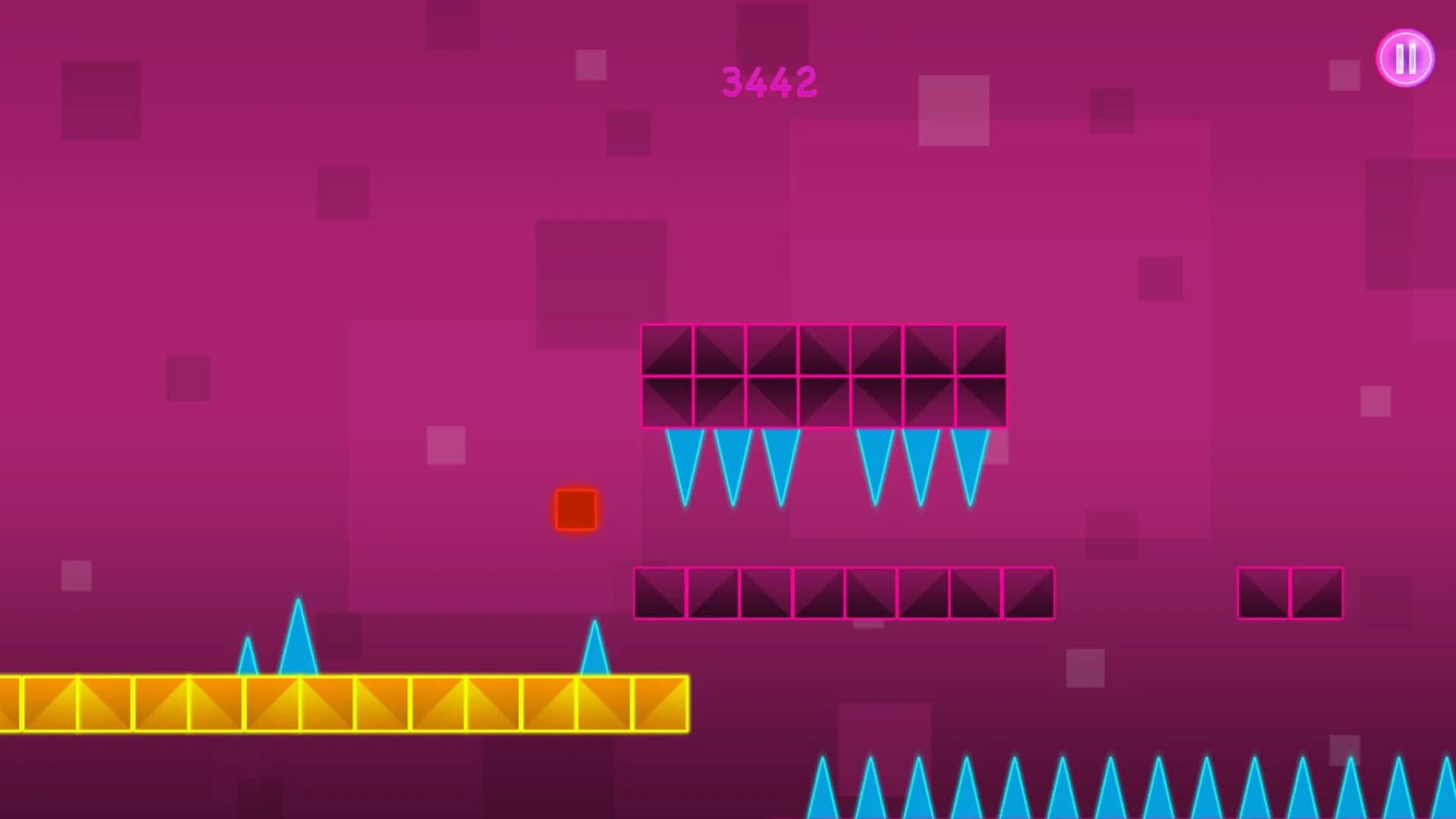Select the top-left corner pink block
The image size is (1456, 819).
[x=667, y=350]
